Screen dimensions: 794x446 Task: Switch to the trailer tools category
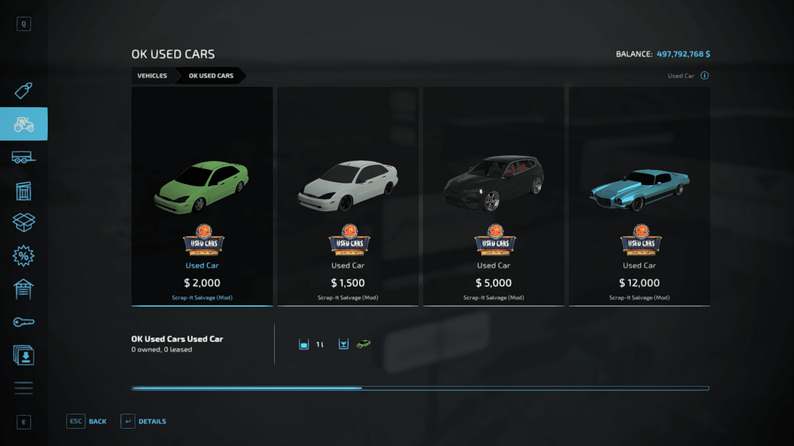(24, 157)
